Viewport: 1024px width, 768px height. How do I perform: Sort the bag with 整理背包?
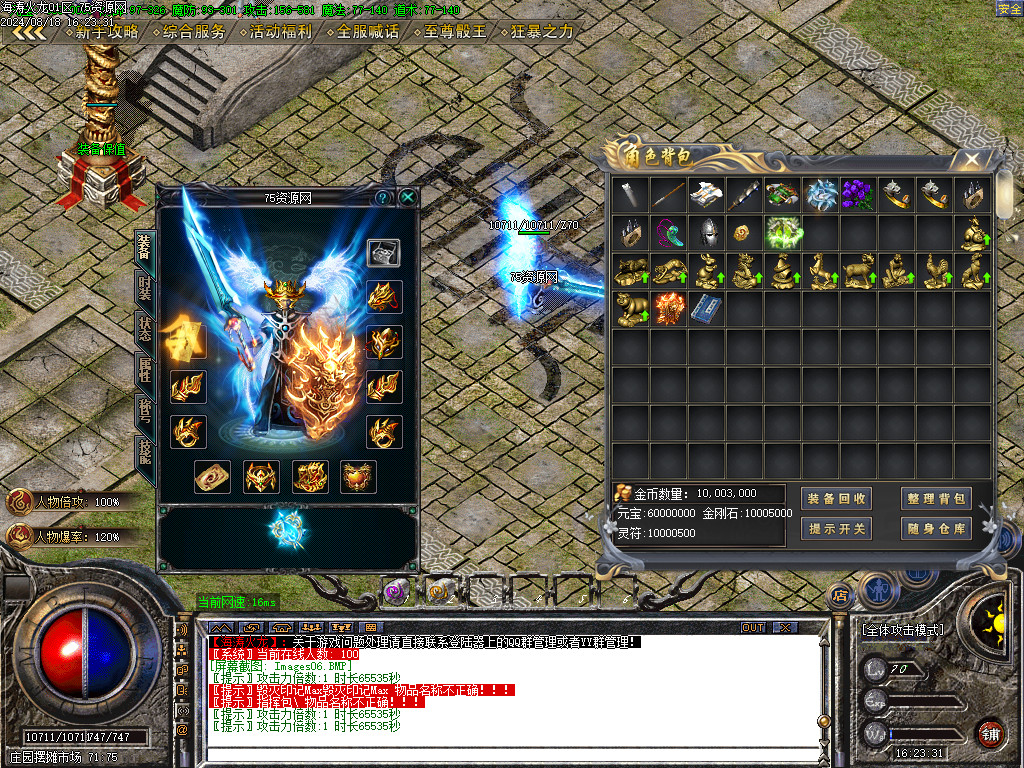click(x=936, y=498)
